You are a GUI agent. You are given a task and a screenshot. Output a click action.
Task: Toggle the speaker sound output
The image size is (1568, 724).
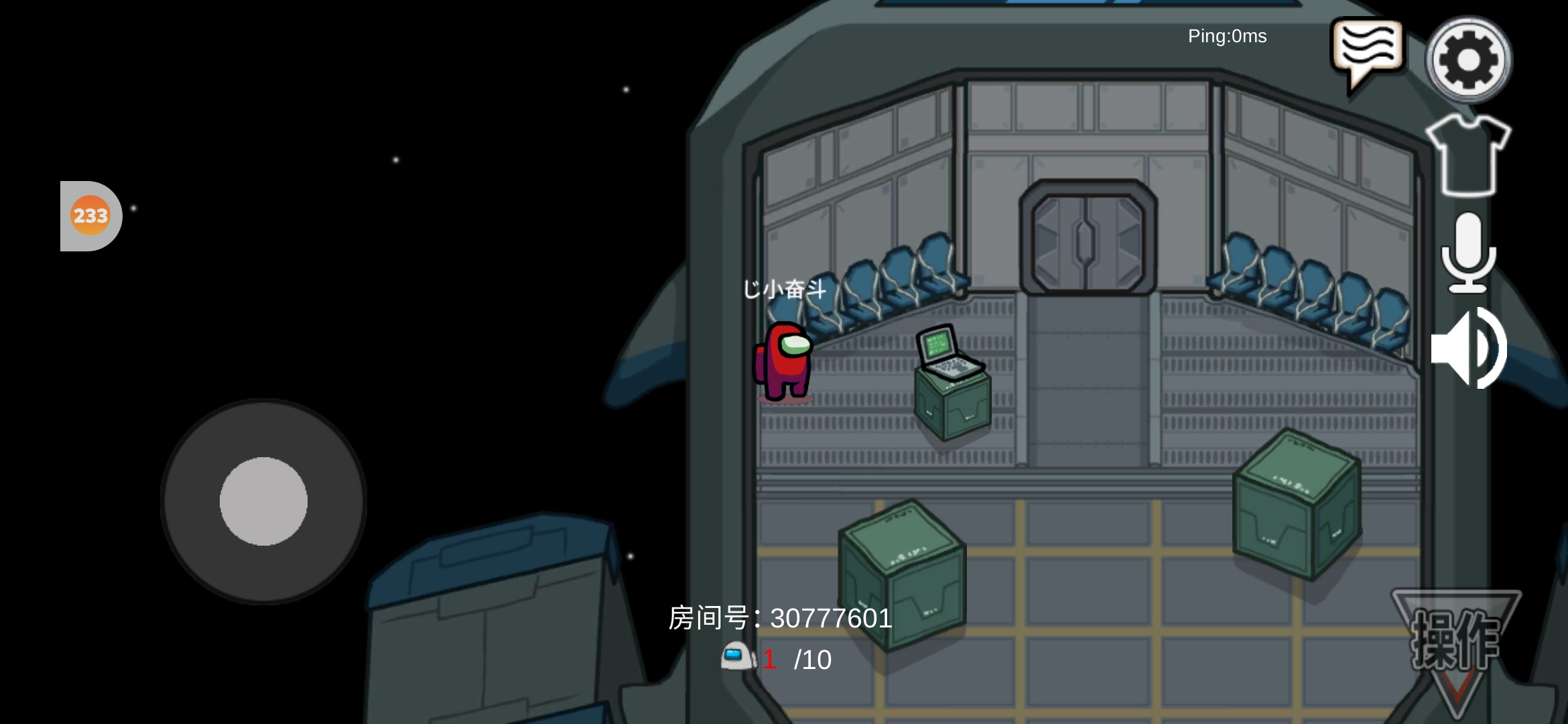click(x=1468, y=349)
